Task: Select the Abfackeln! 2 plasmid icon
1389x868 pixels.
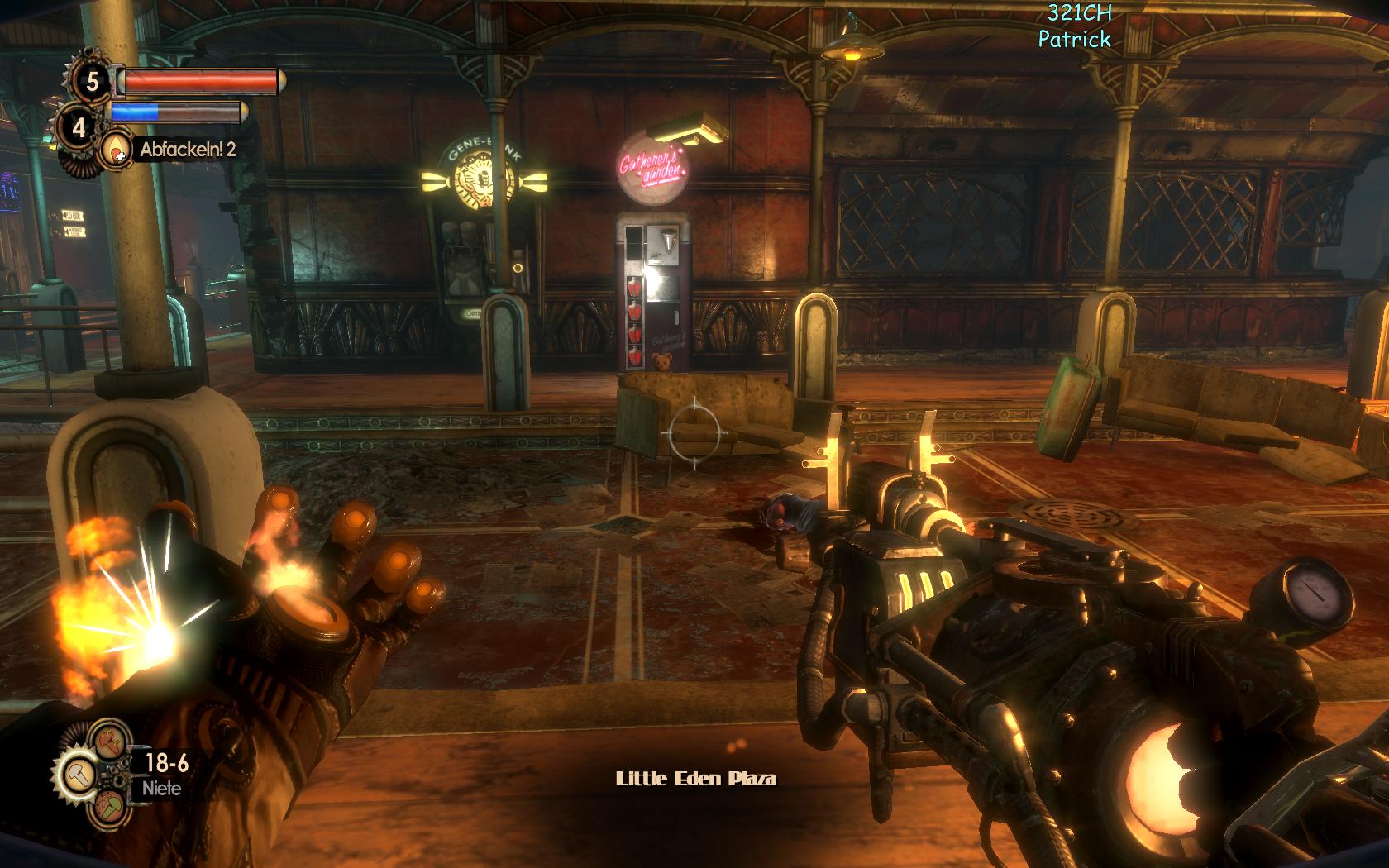Action: [116, 150]
